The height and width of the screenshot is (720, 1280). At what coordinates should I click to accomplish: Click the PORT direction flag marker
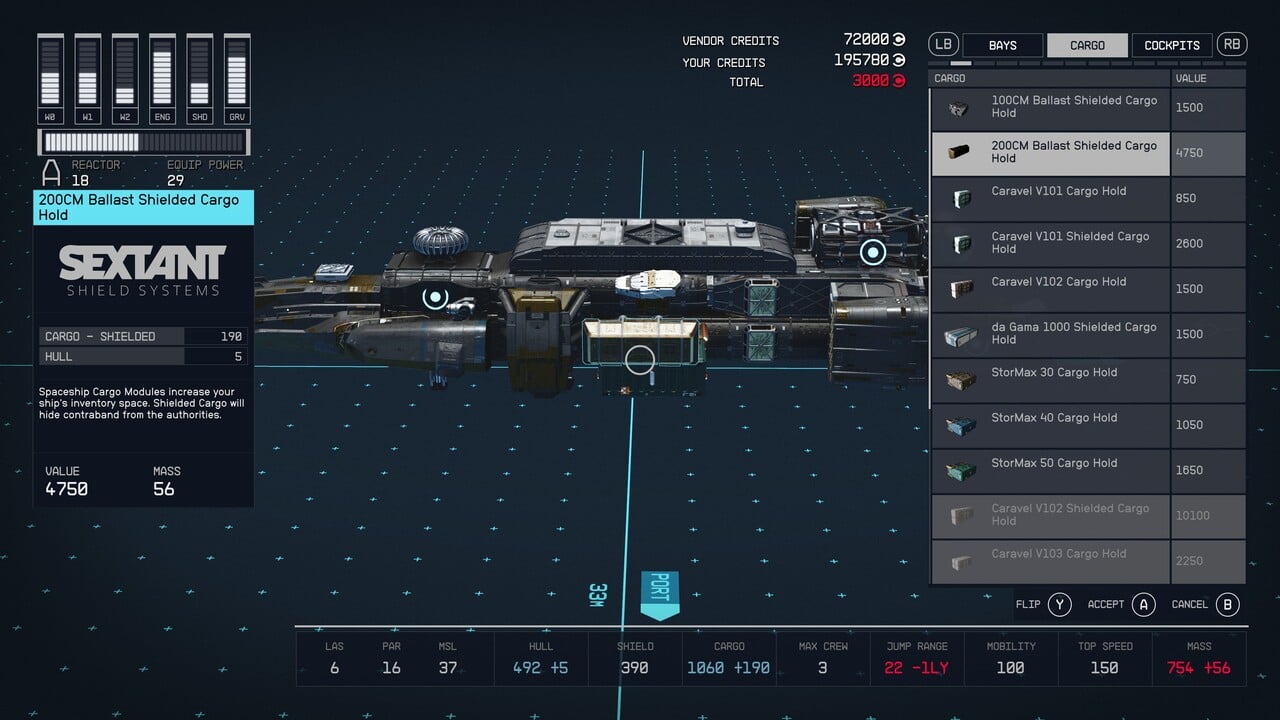click(659, 592)
